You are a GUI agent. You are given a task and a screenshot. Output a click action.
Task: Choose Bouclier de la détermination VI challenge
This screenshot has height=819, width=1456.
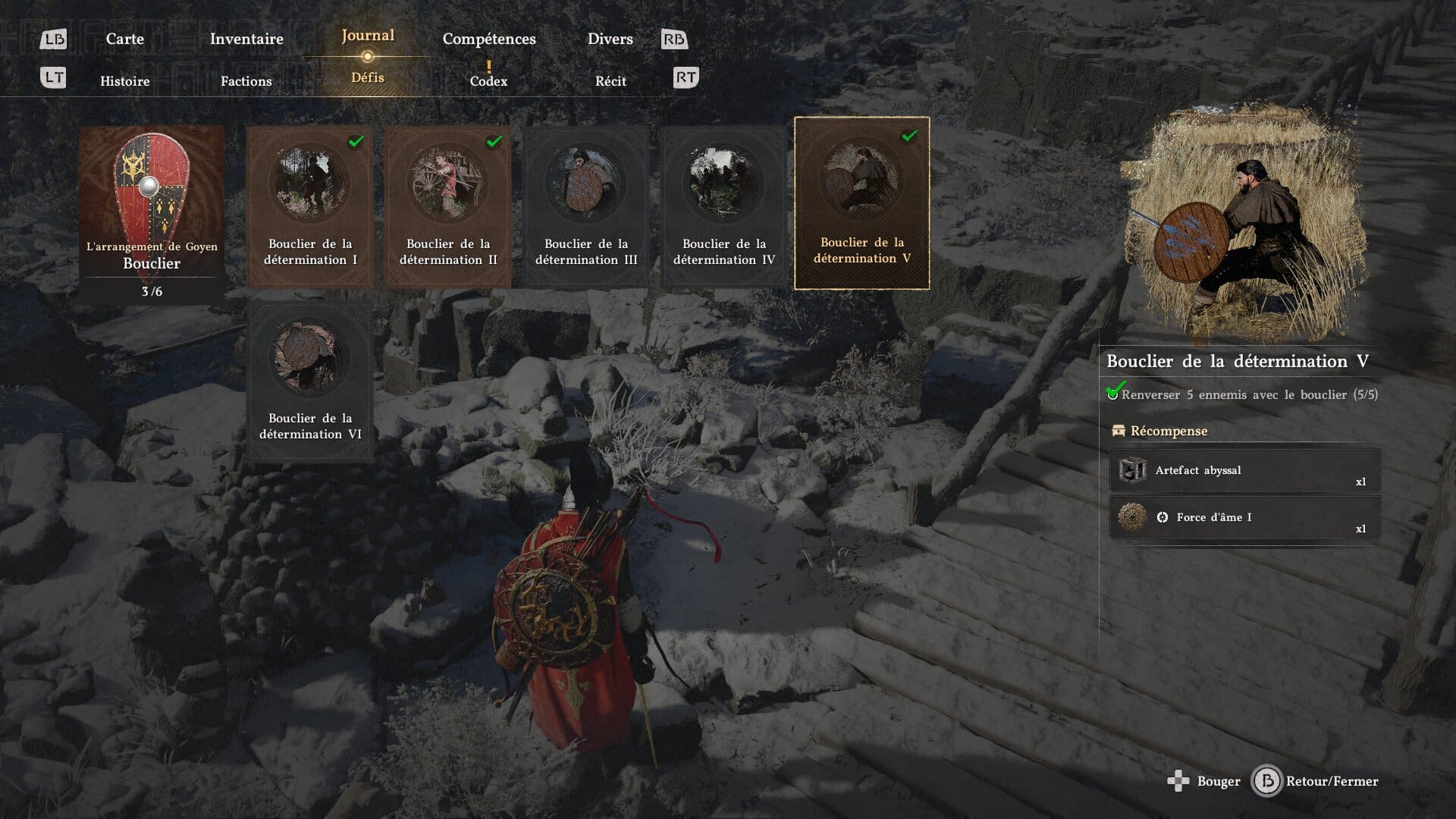310,380
